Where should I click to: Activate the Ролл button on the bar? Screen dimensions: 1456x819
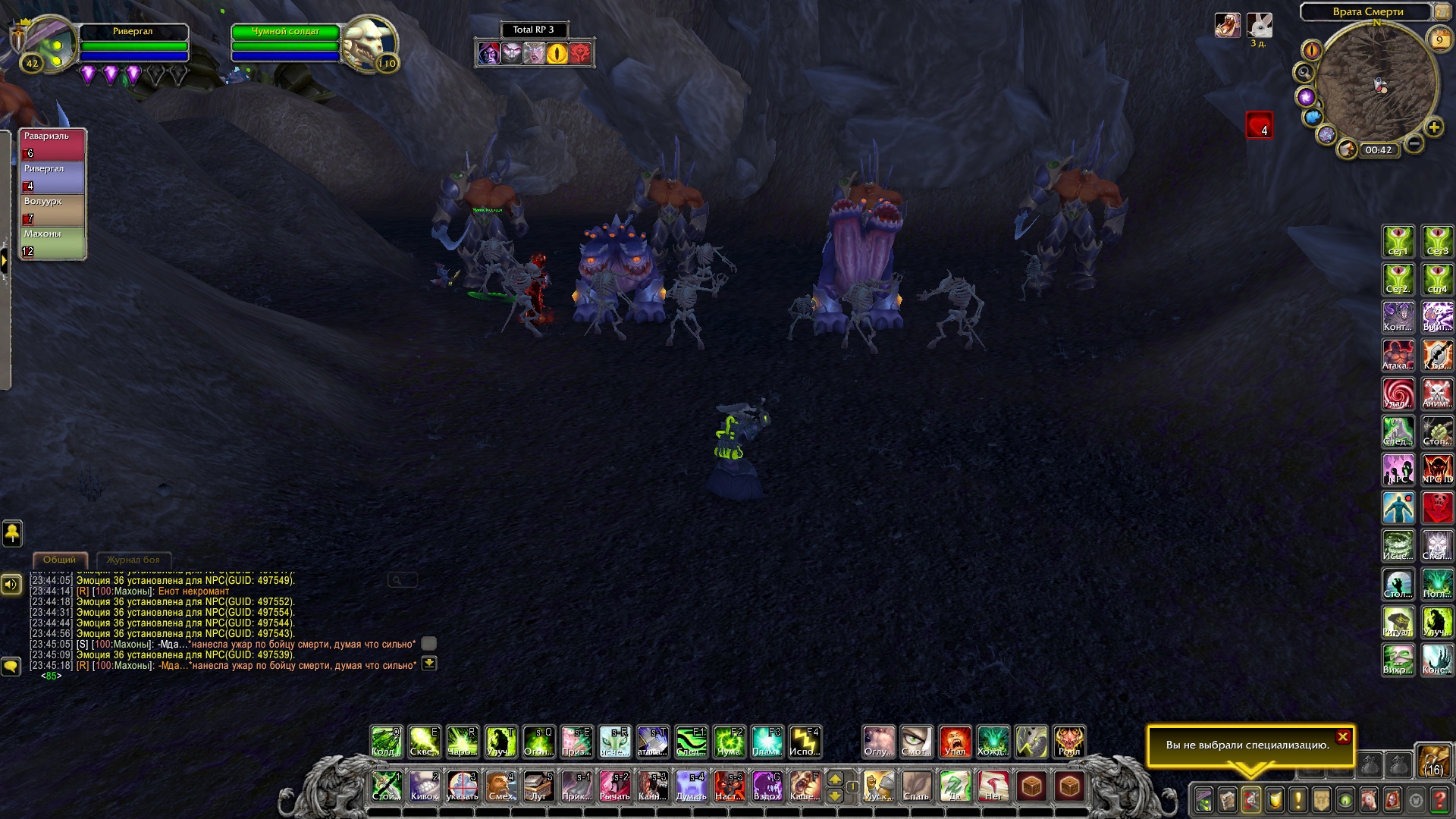pyautogui.click(x=1069, y=742)
